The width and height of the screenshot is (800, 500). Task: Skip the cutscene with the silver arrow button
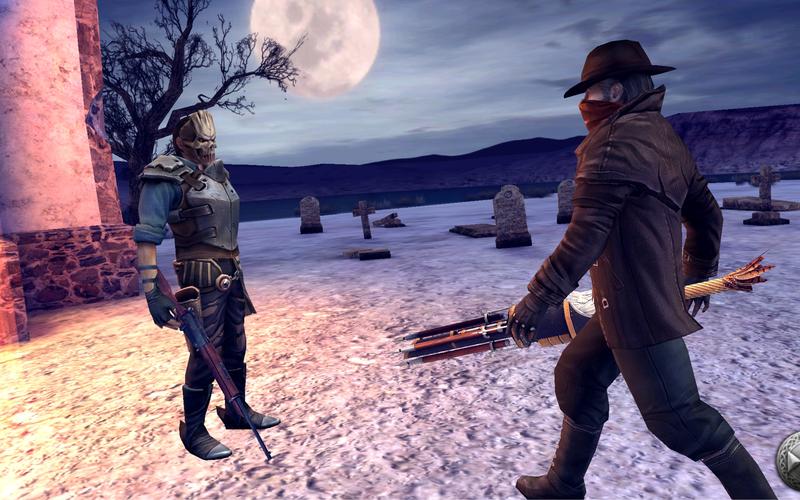790,459
